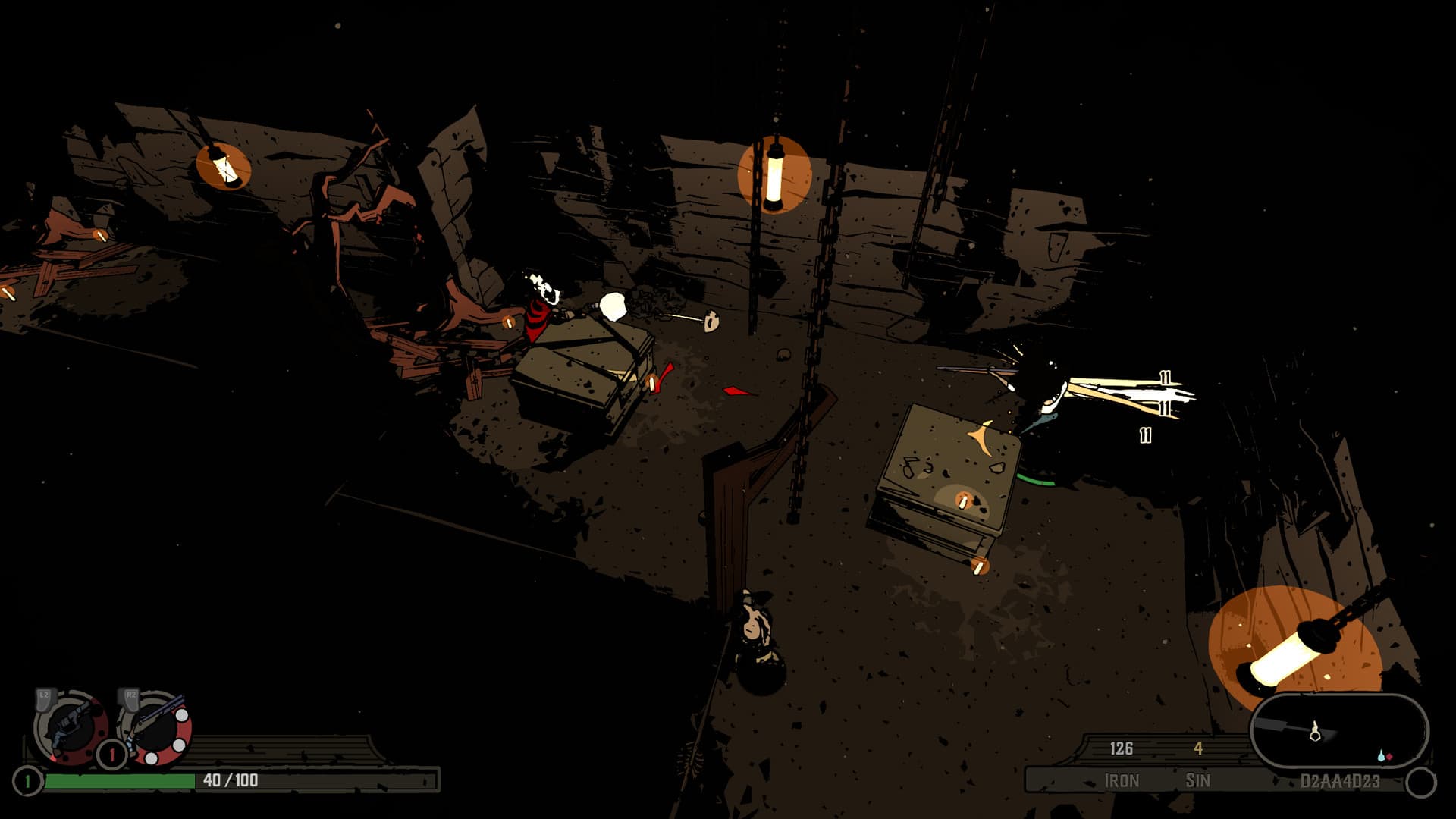Click the ammo count badge between the weapons
The image size is (1456, 819).
click(x=111, y=753)
